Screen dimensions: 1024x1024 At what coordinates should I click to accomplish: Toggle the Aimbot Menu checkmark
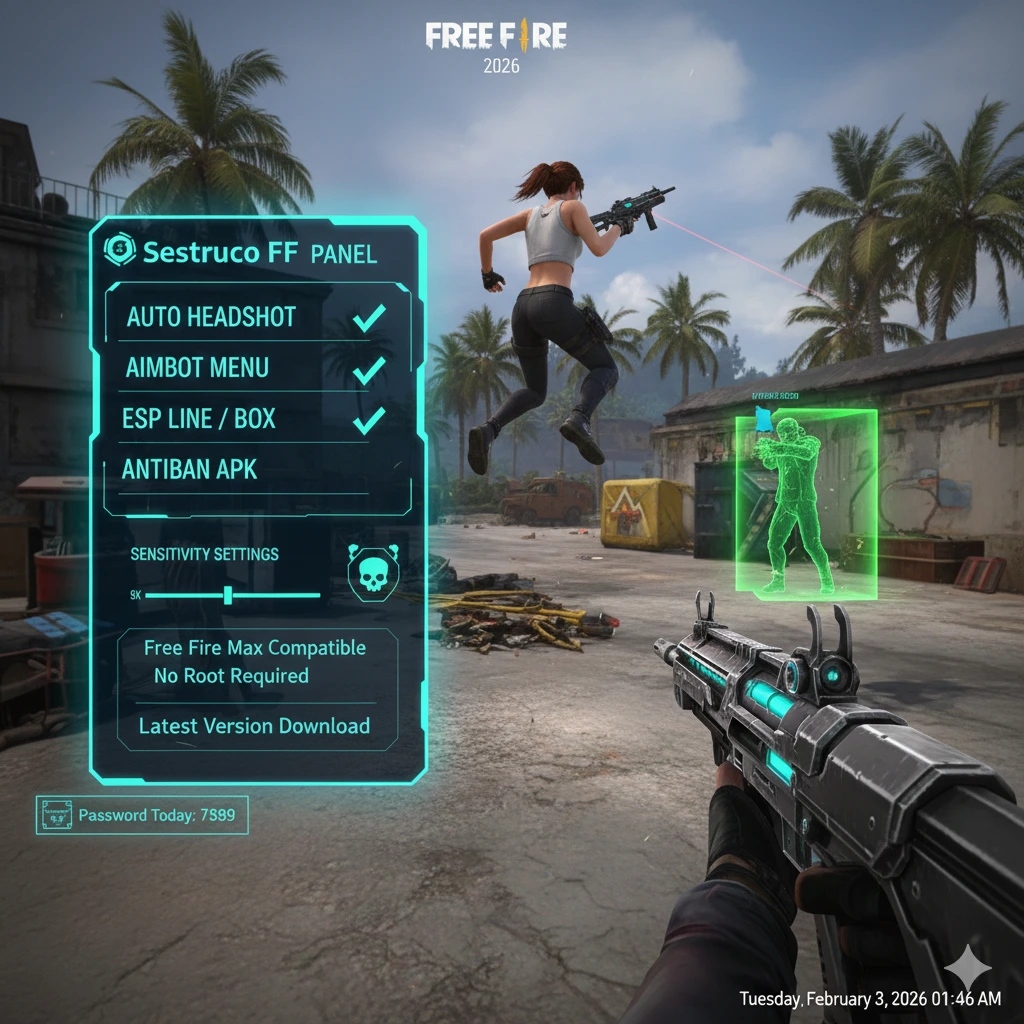pos(370,369)
